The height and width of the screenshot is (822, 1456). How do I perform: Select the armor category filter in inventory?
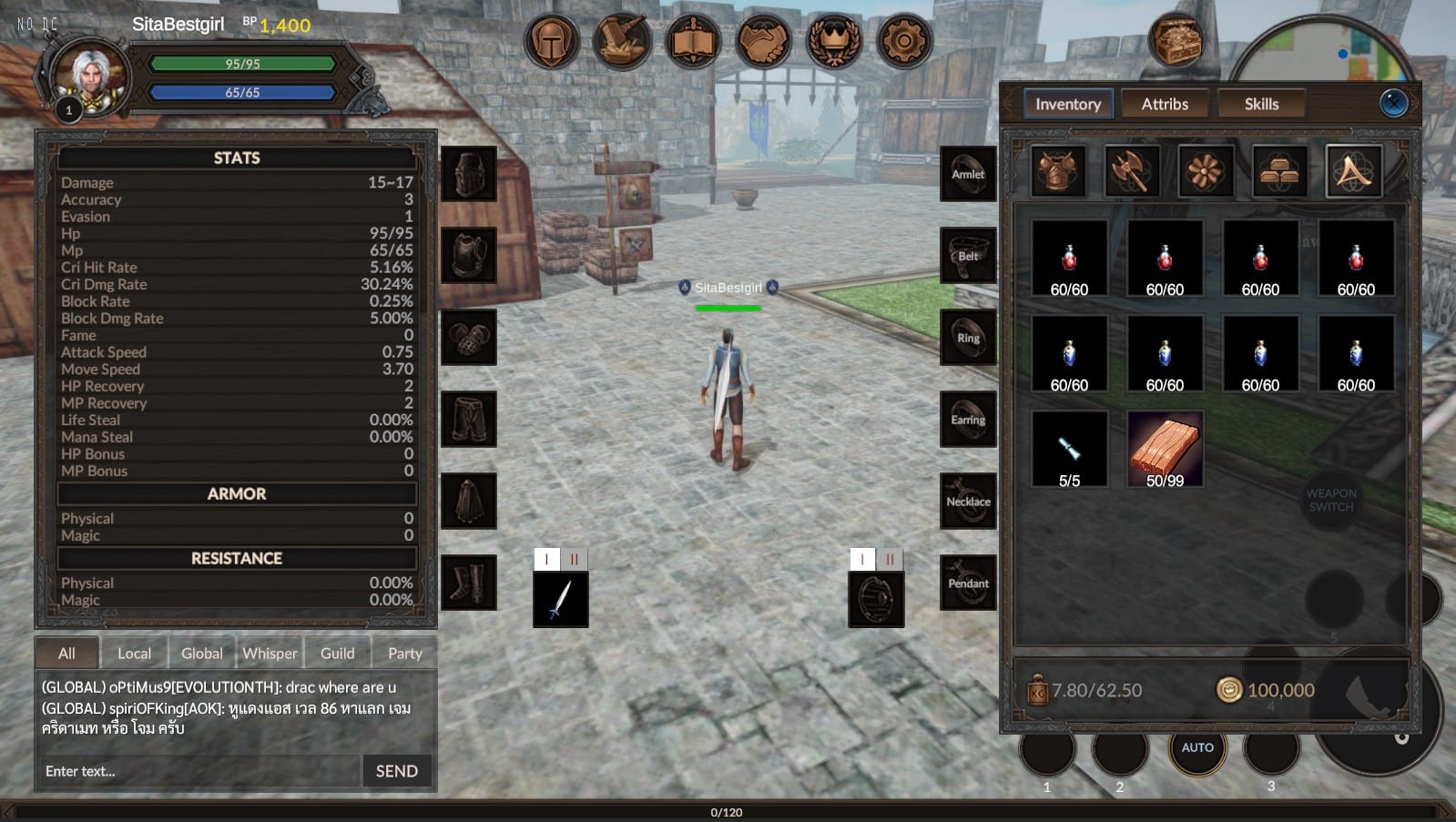pyautogui.click(x=1058, y=170)
